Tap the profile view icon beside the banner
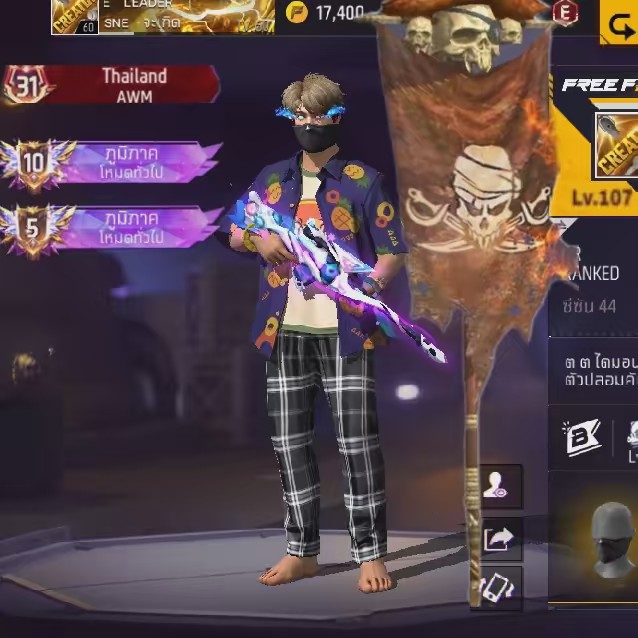Viewport: 638px width, 638px height. [x=499, y=487]
